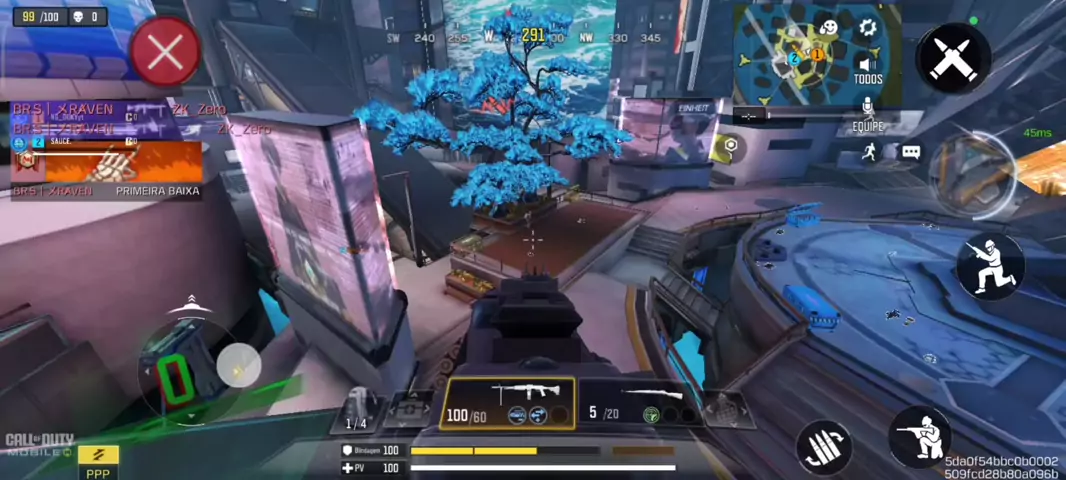Open the emote smiley icon
Image resolution: width=1066 pixels, height=480 pixels.
[829, 27]
